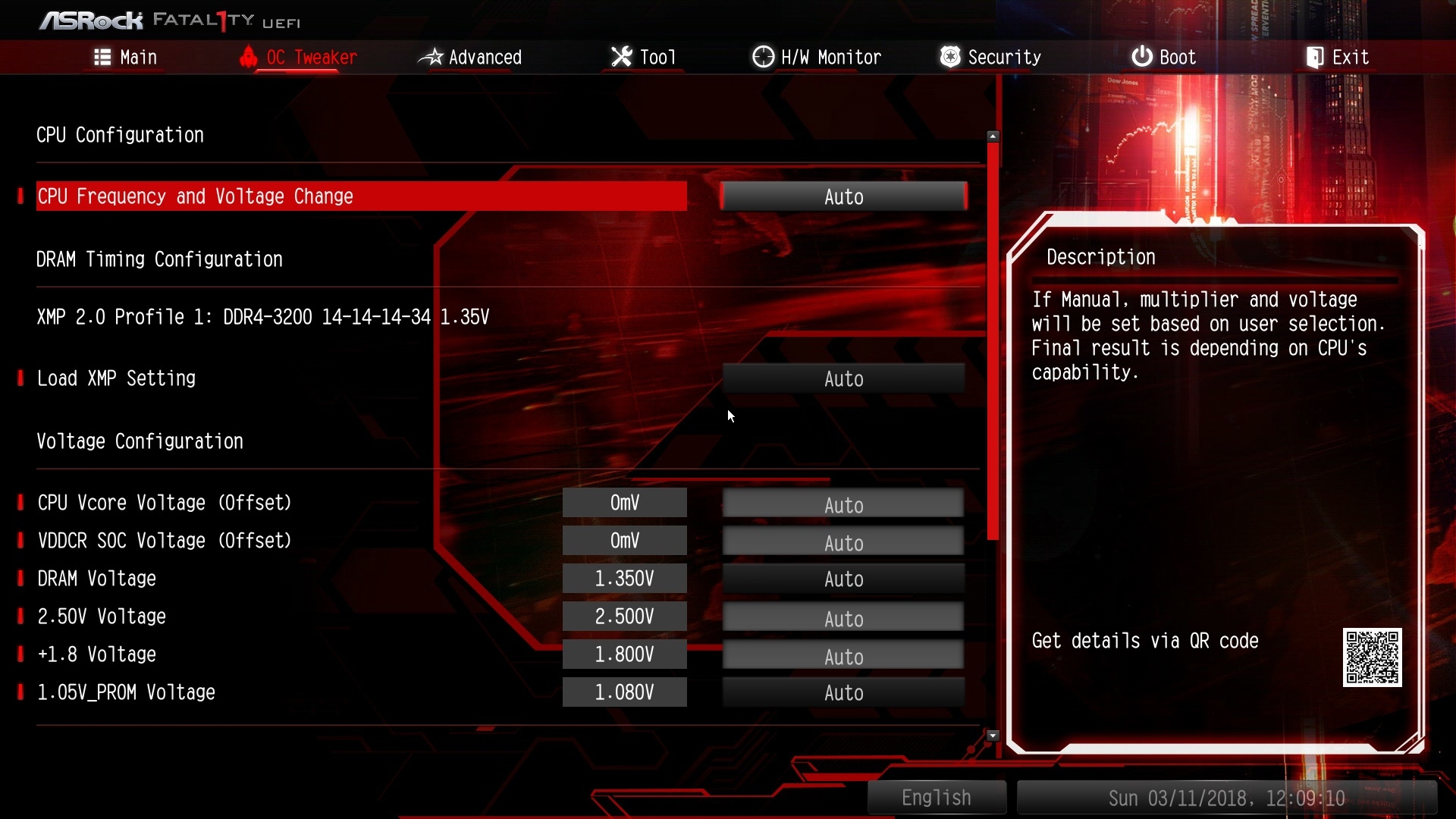
Task: Switch to the Main tab
Action: pyautogui.click(x=126, y=58)
